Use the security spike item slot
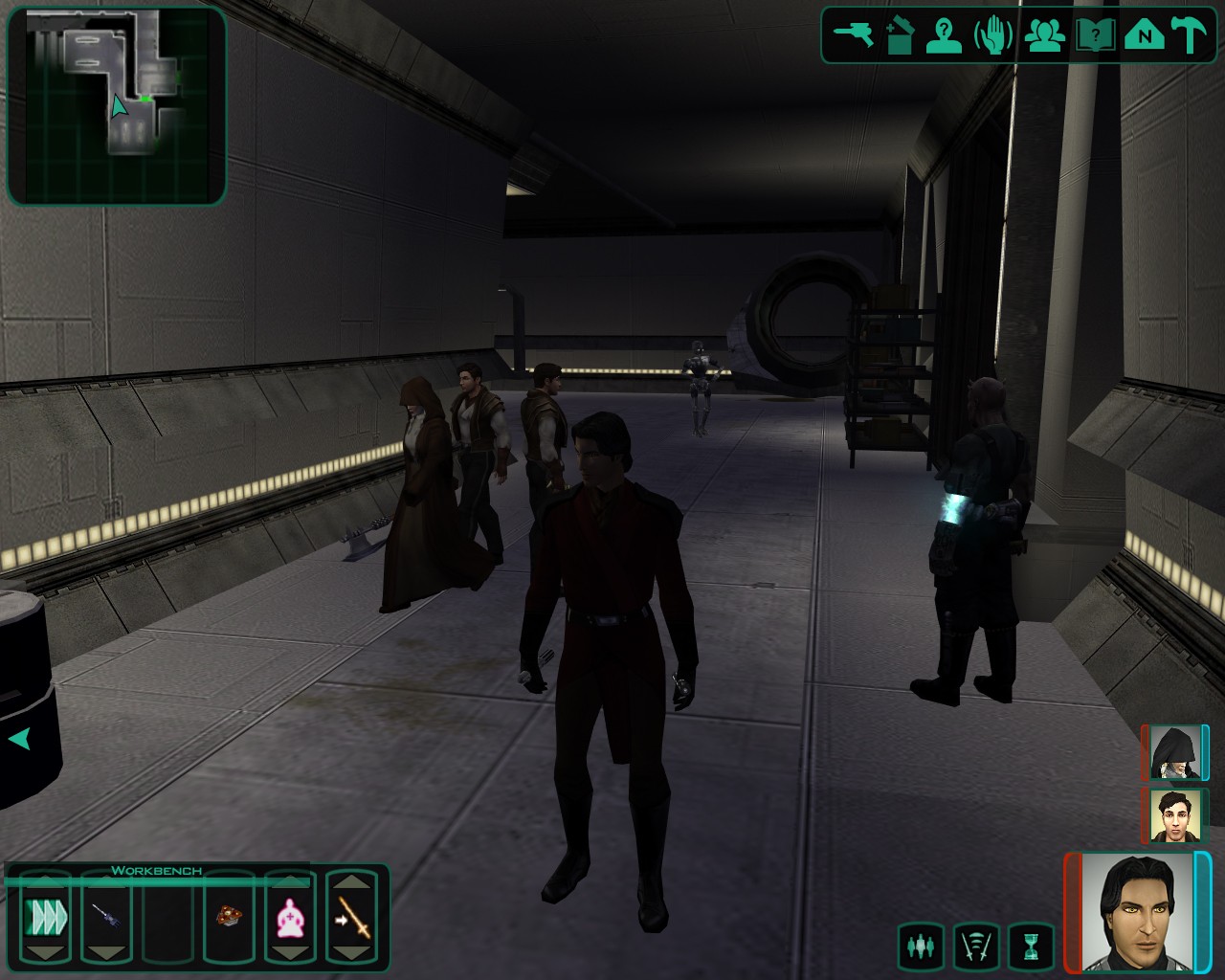The width and height of the screenshot is (1225, 980). click(106, 918)
